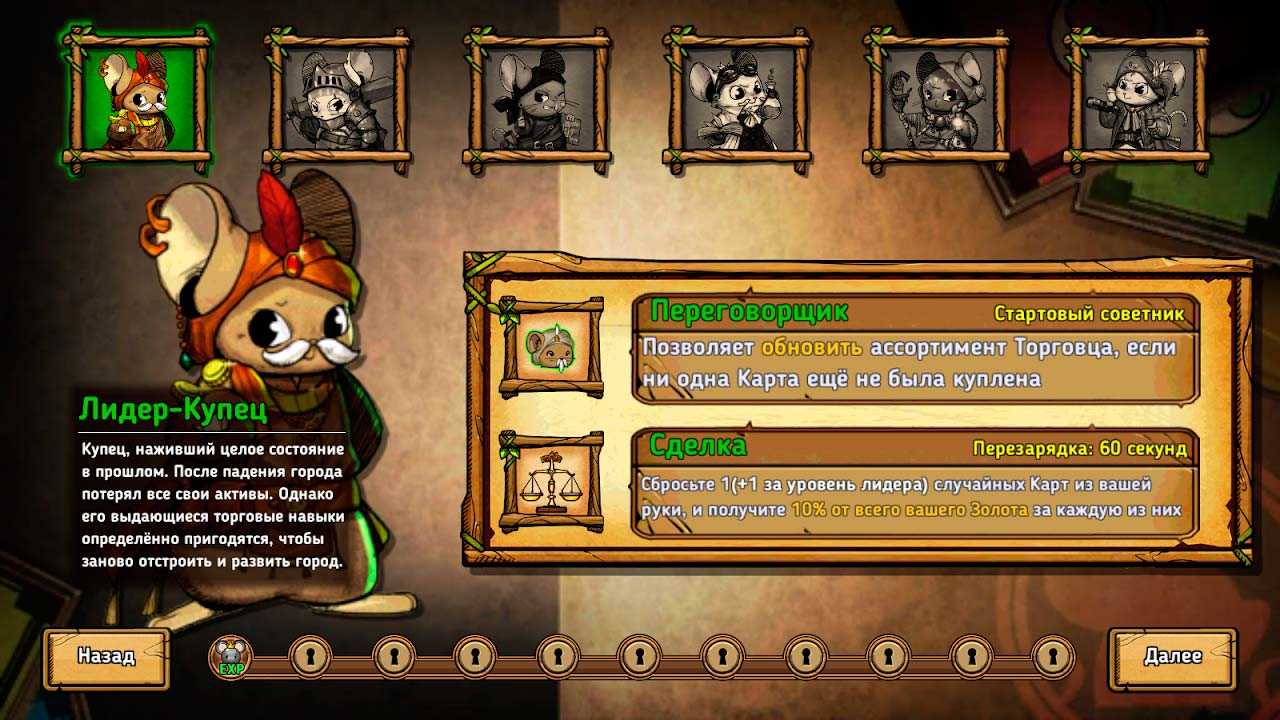Select the goggles mouse holding a flask
1280x720 pixels.
coord(737,99)
